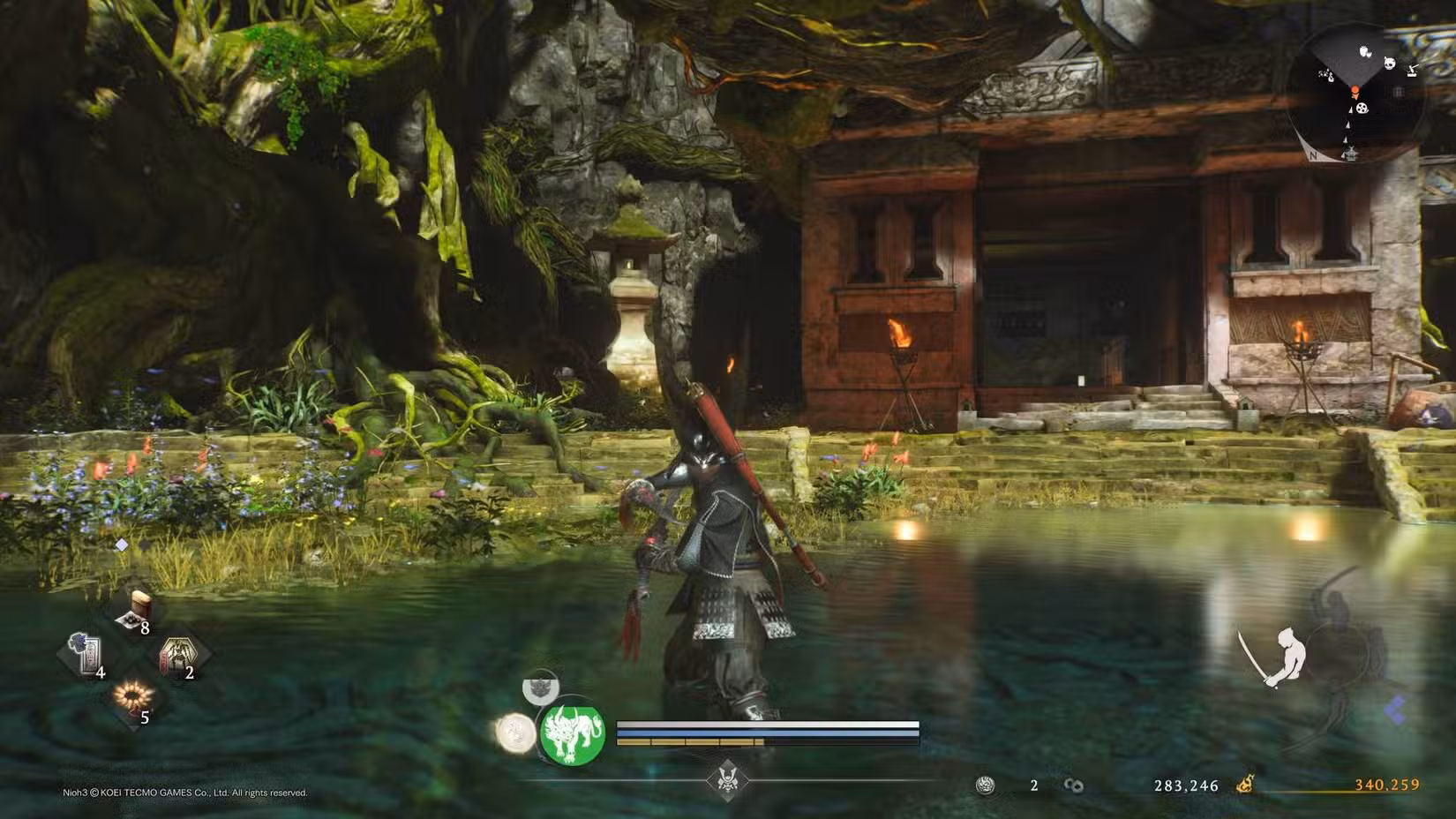Select the yokai form icon above the spirit gauge
Screen dimensions: 1456x819
541,690
